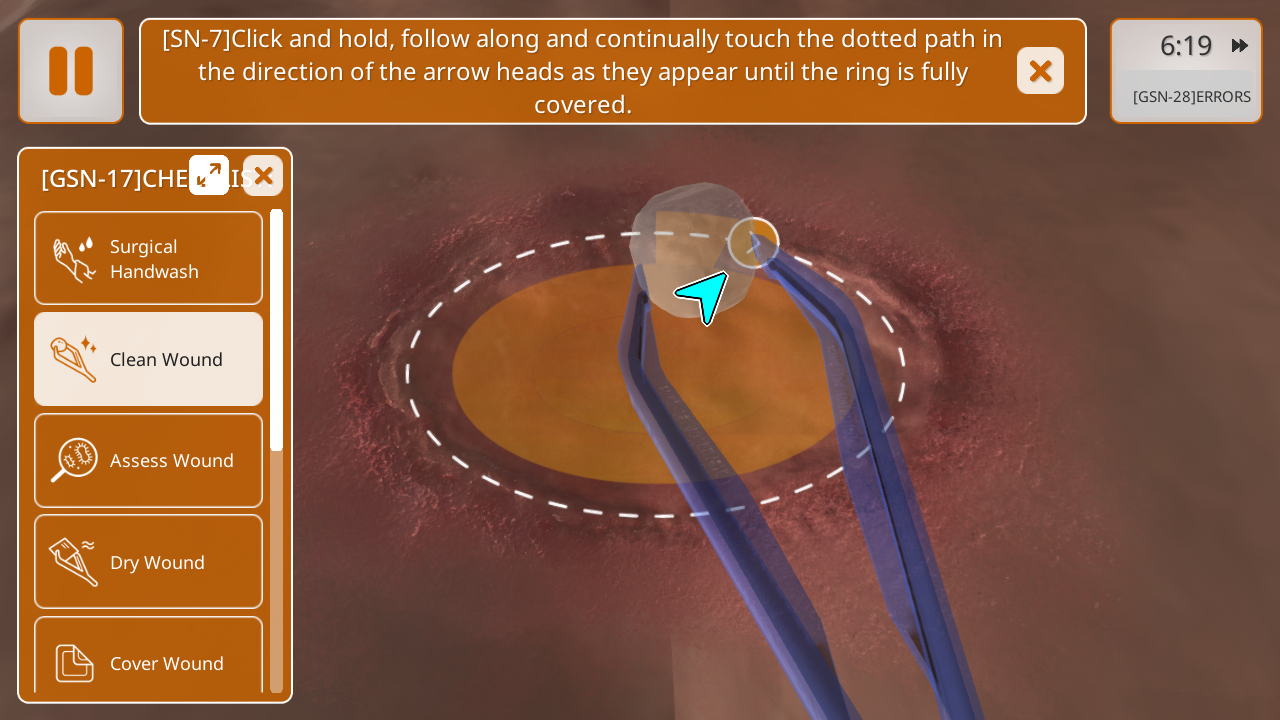Expand the checklist panel
The image size is (1280, 720).
tap(209, 175)
